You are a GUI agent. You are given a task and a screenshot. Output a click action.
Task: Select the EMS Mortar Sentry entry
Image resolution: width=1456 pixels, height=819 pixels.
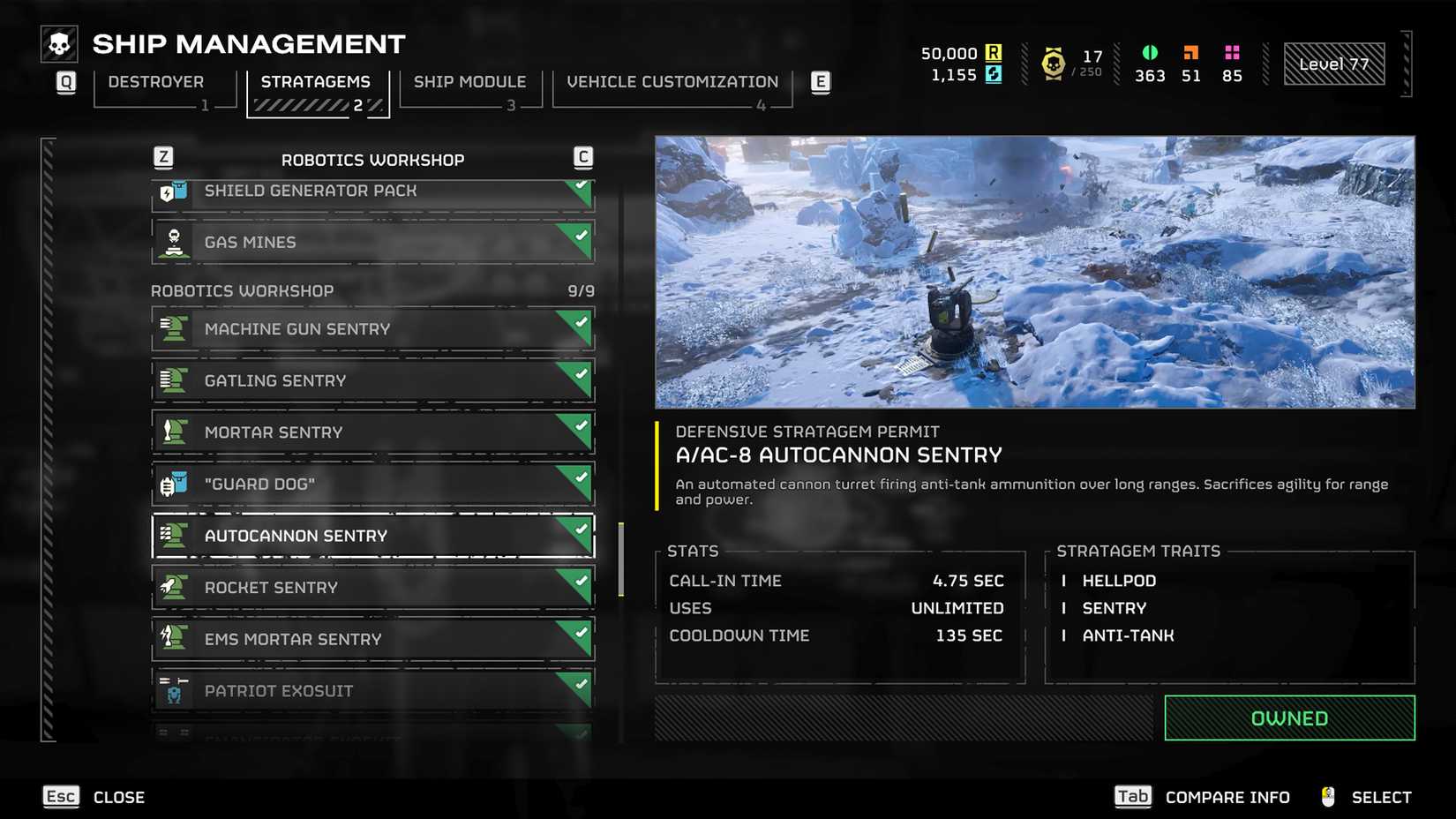coord(372,639)
